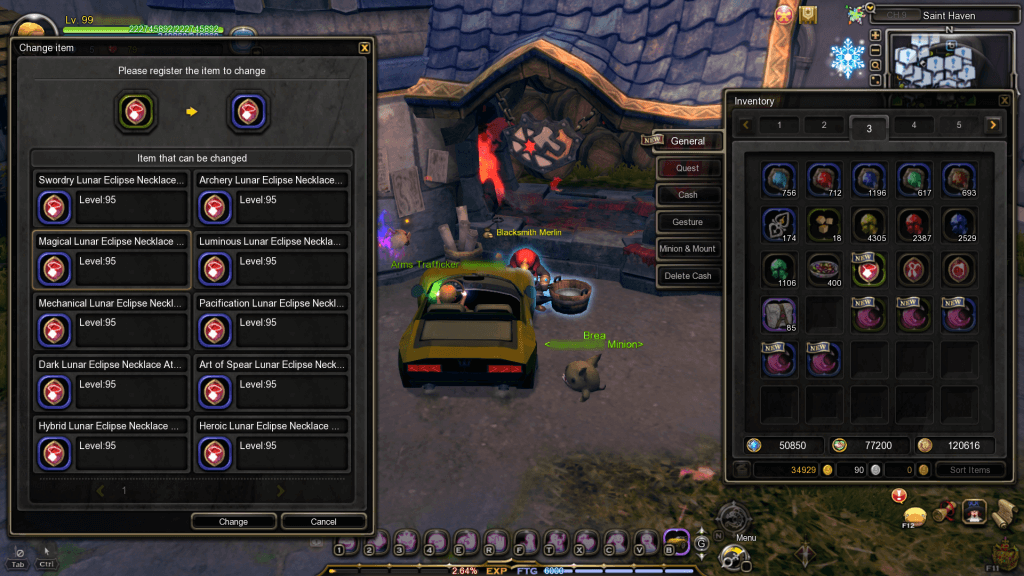Image resolution: width=1024 pixels, height=576 pixels.
Task: Switch to inventory page 1
Action: tap(780, 125)
